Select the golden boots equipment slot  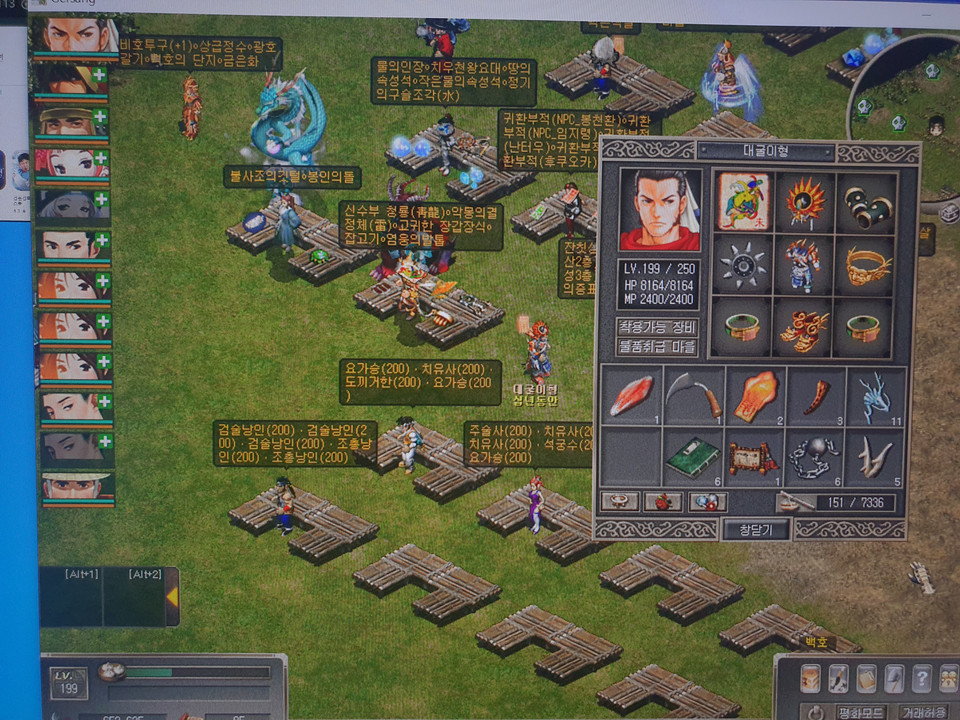pyautogui.click(x=804, y=327)
